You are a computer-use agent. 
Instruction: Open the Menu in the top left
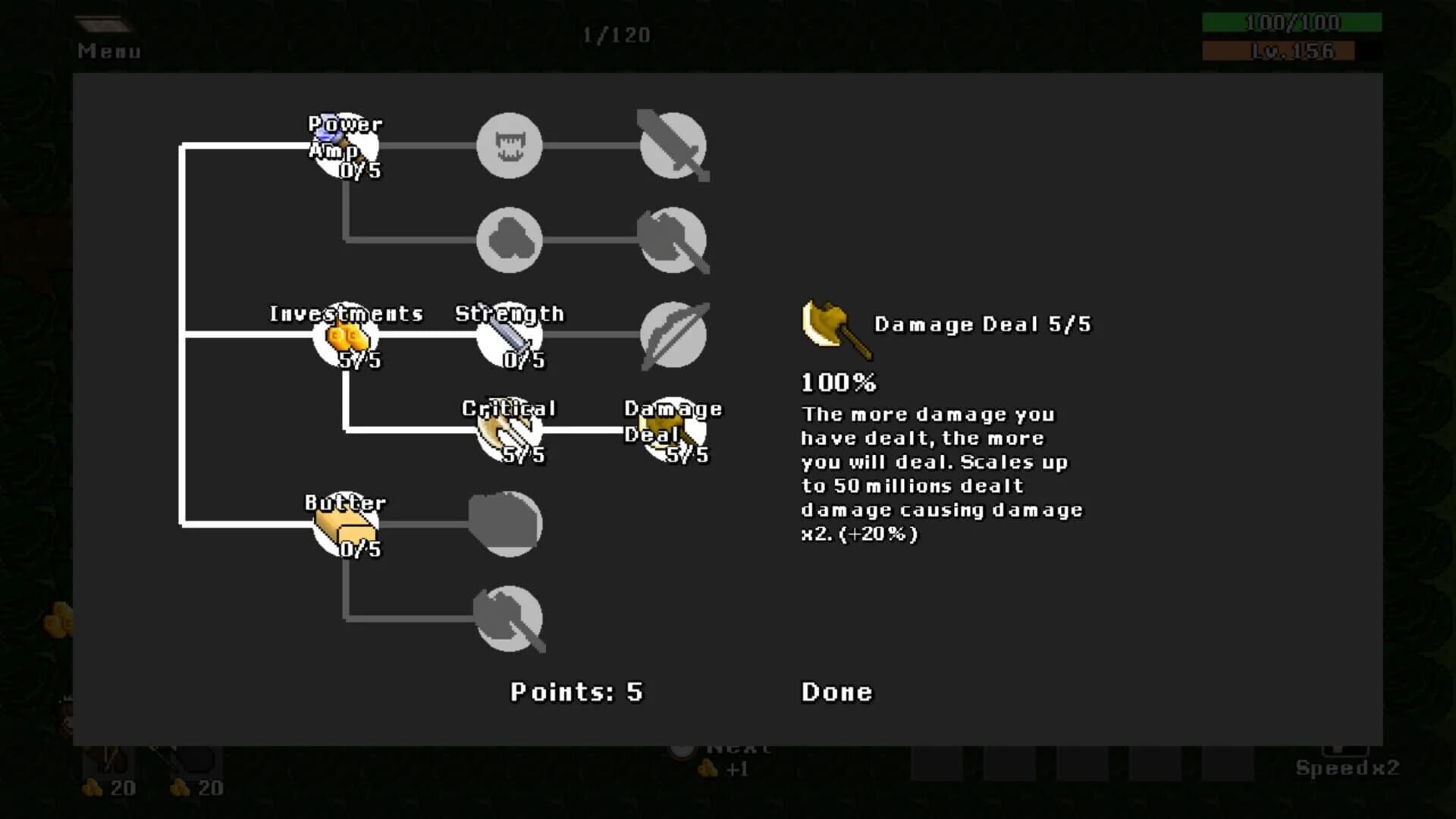[x=108, y=51]
